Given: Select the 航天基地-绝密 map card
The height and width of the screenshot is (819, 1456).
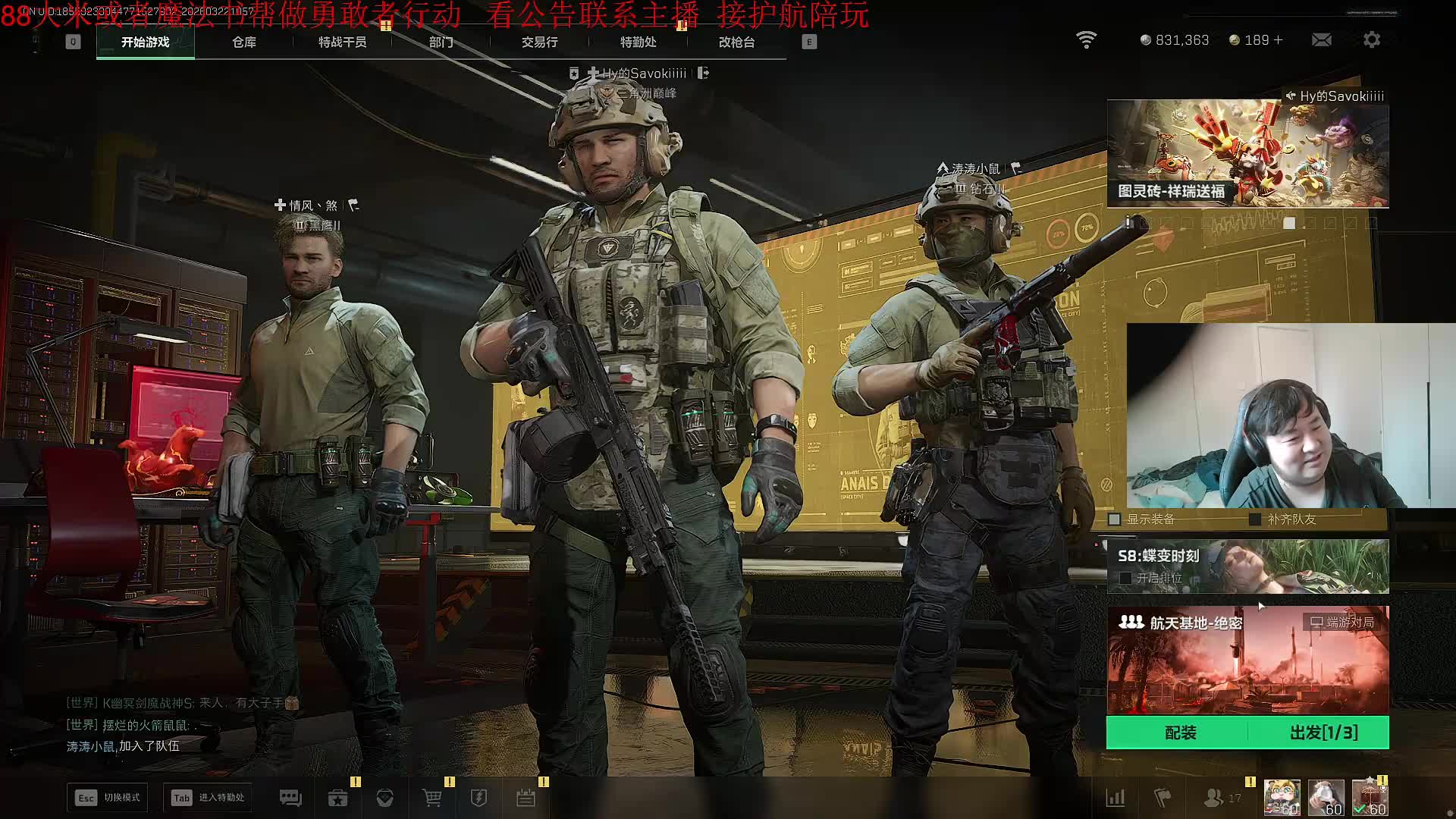Looking at the screenshot, I should coord(1247,658).
